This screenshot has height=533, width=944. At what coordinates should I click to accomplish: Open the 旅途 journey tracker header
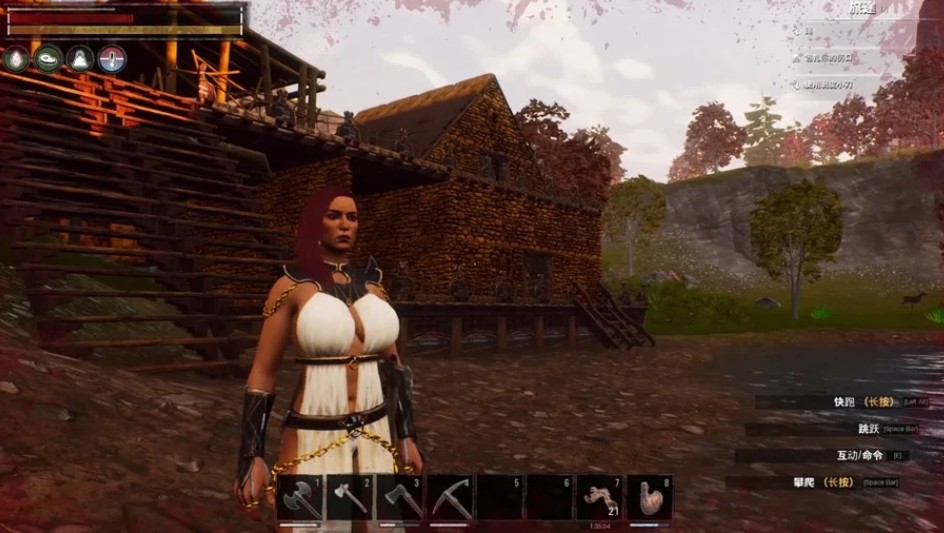click(861, 9)
